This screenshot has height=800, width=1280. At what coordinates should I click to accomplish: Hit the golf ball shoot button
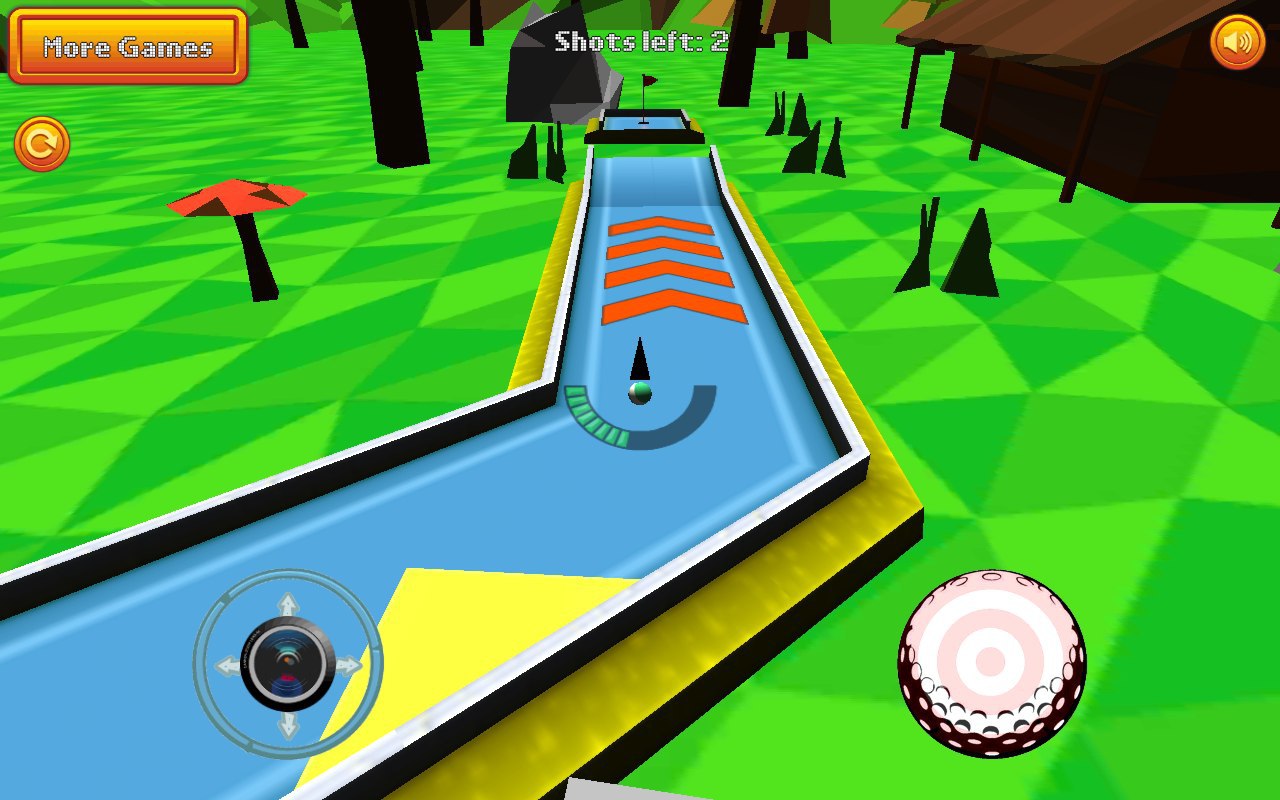991,662
